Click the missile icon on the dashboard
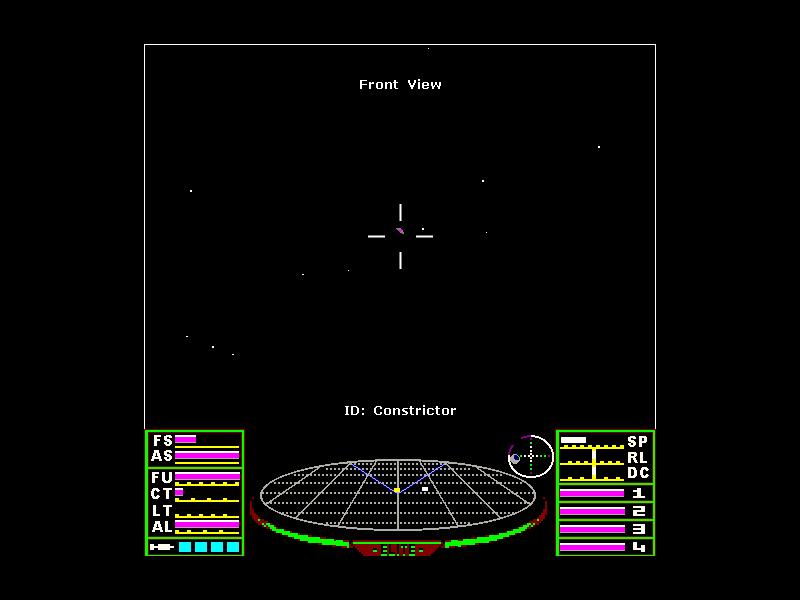 (x=161, y=547)
